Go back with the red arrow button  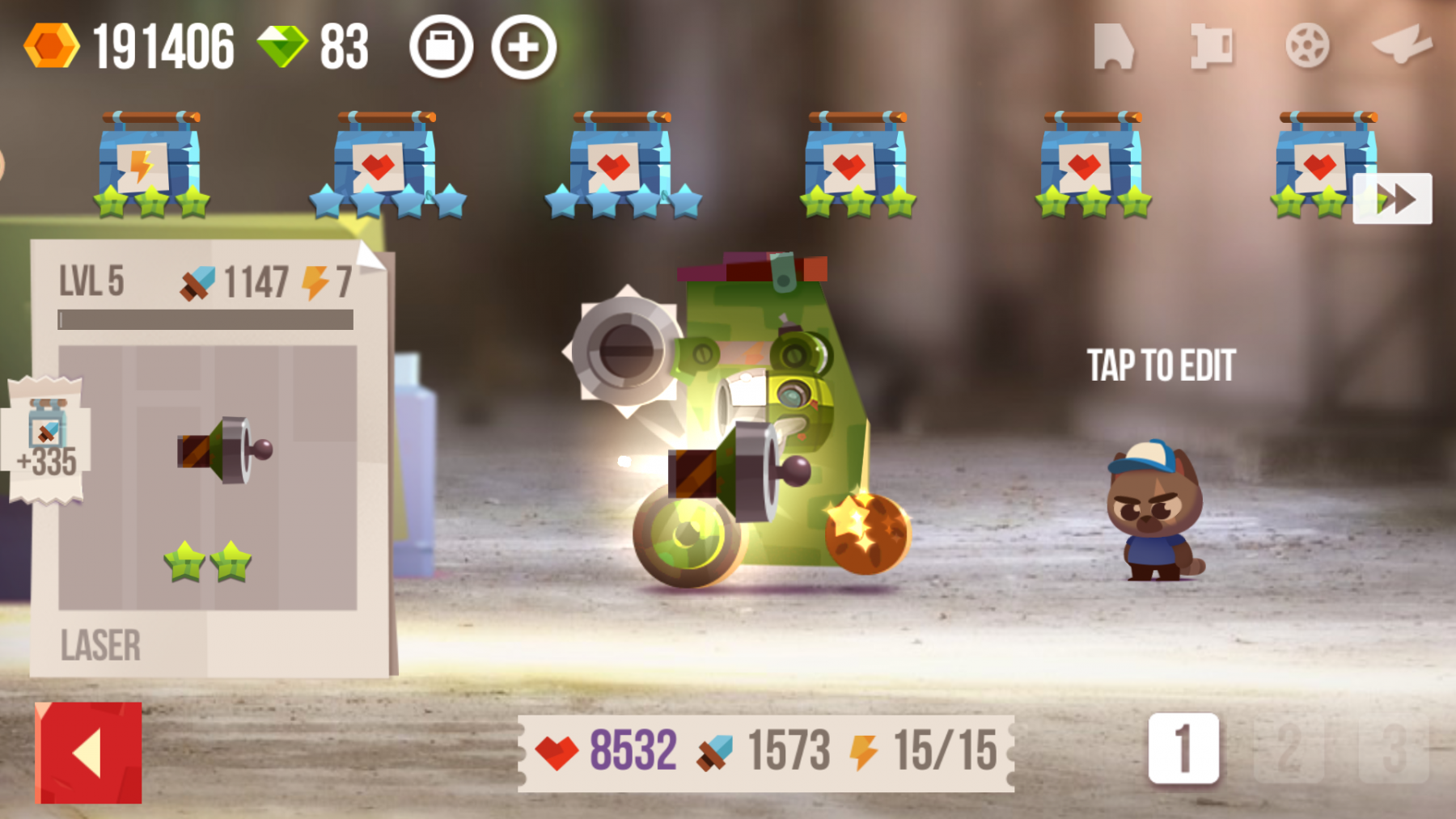tap(88, 752)
